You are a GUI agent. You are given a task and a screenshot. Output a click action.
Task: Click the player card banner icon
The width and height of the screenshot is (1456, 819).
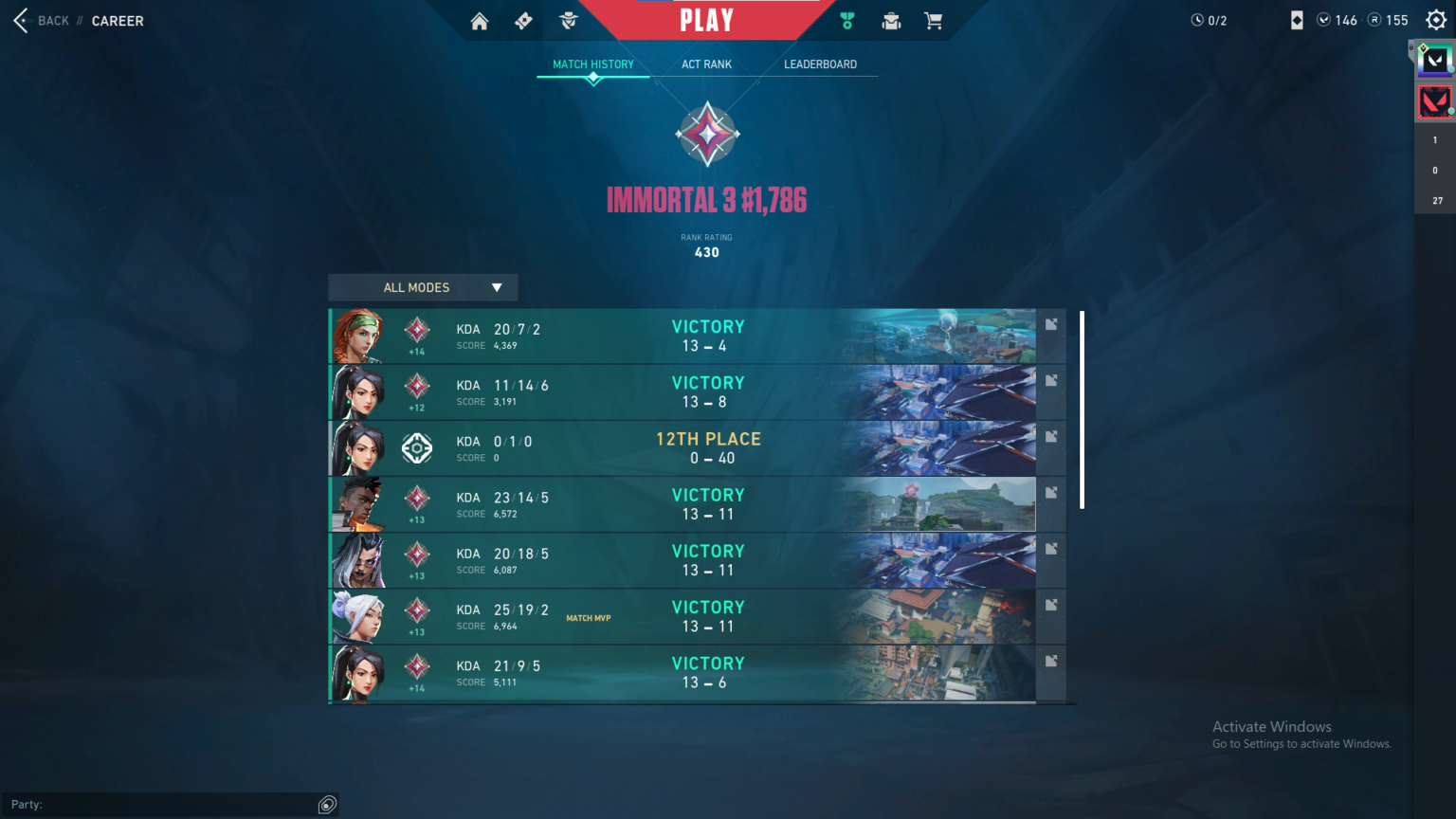[1299, 20]
